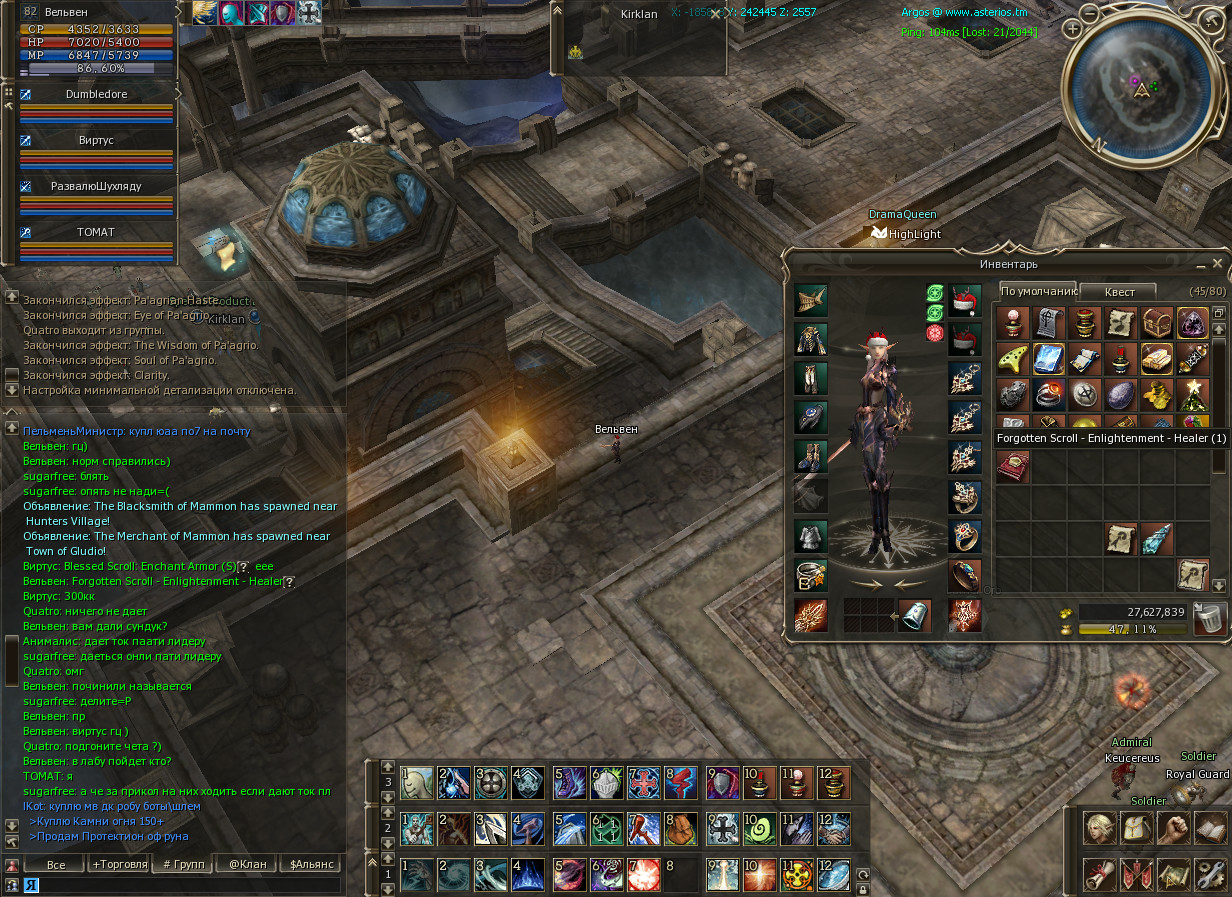1232x897 pixels.
Task: Open the skills book menu icon
Action: [x=1211, y=827]
